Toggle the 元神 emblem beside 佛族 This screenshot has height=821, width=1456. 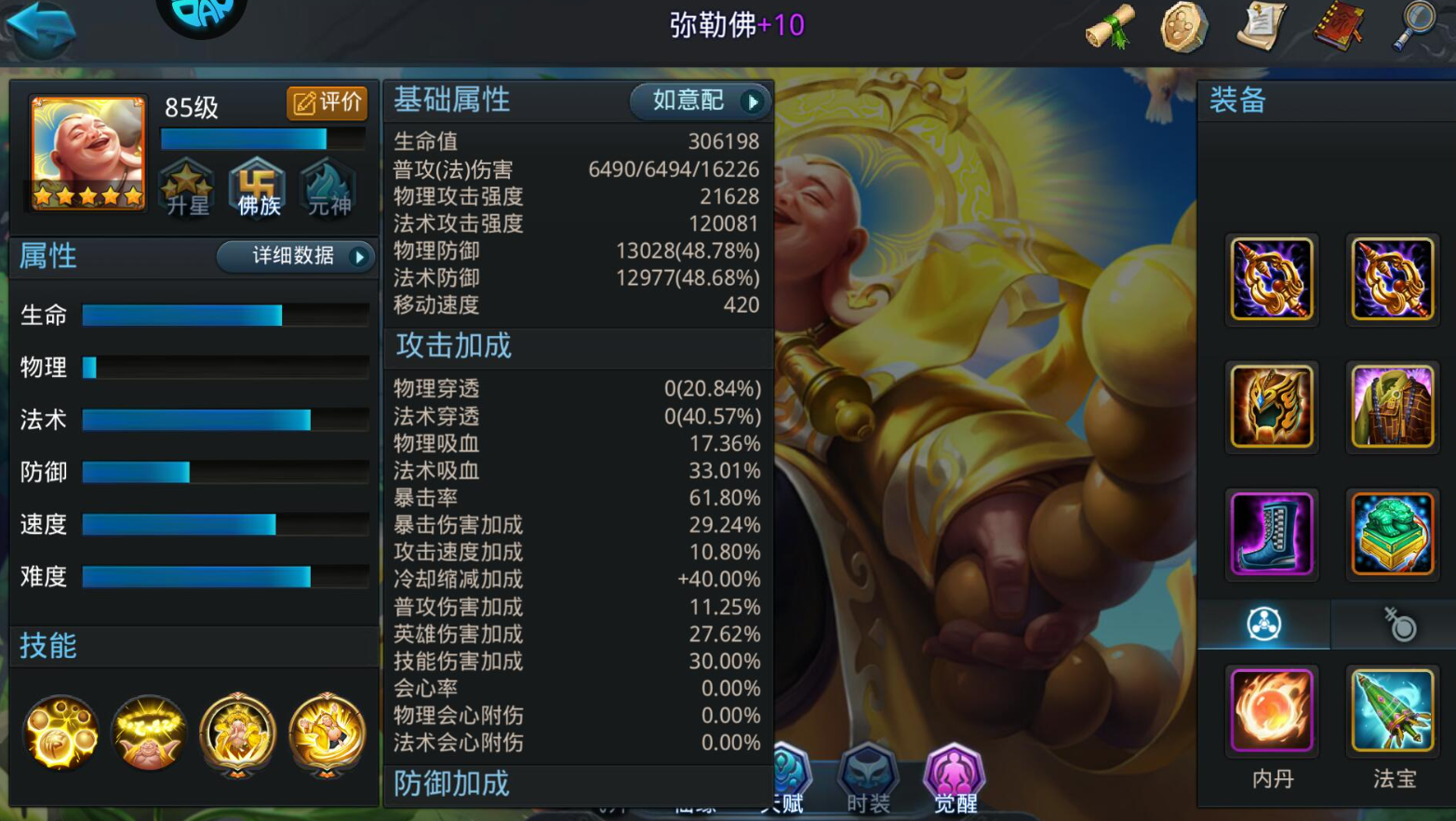tap(327, 189)
